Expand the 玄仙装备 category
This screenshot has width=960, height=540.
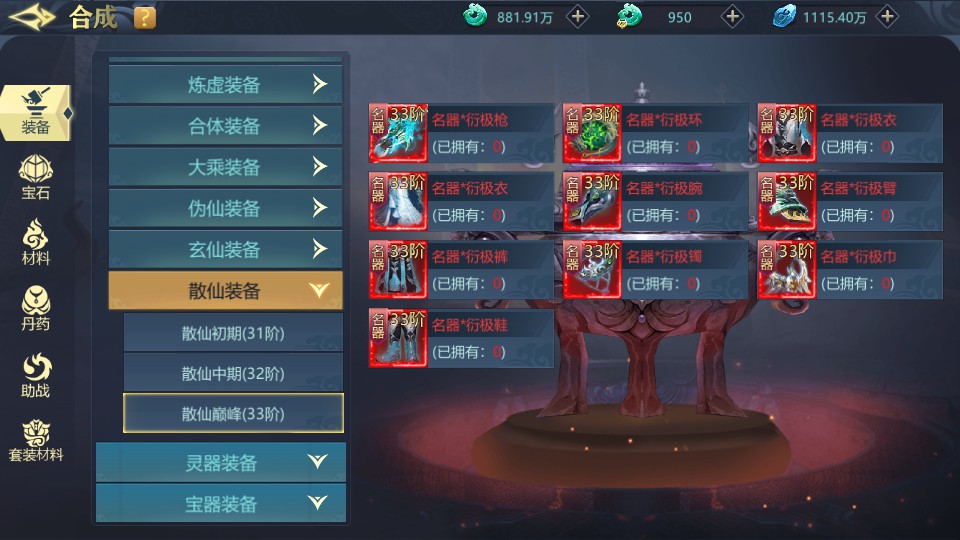click(x=225, y=249)
